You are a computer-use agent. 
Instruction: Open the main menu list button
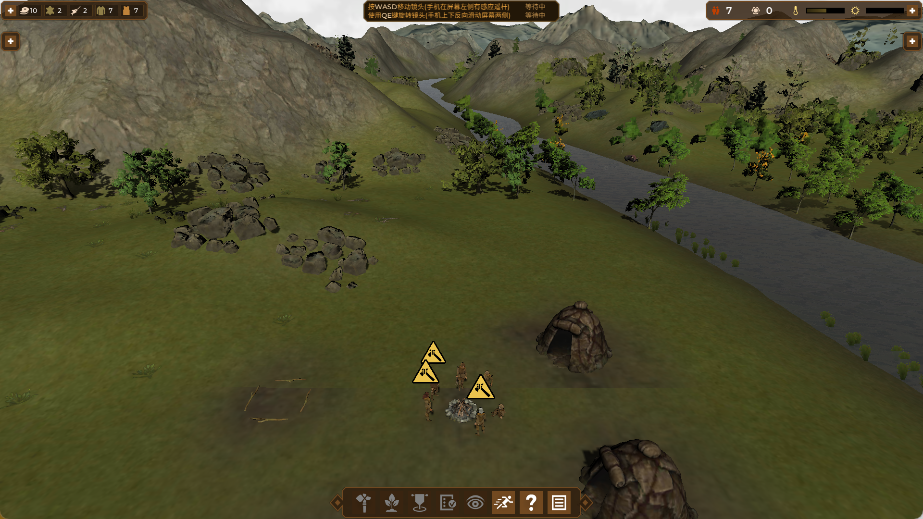click(x=559, y=502)
